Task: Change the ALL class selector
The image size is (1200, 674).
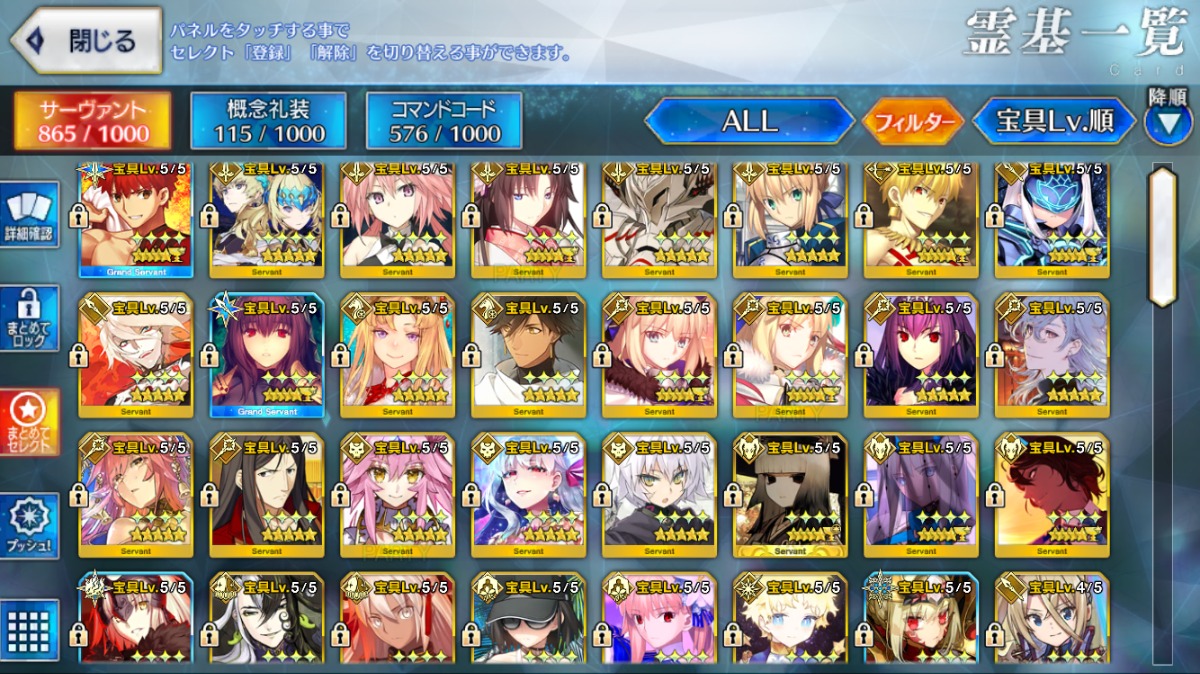Action: click(x=749, y=122)
